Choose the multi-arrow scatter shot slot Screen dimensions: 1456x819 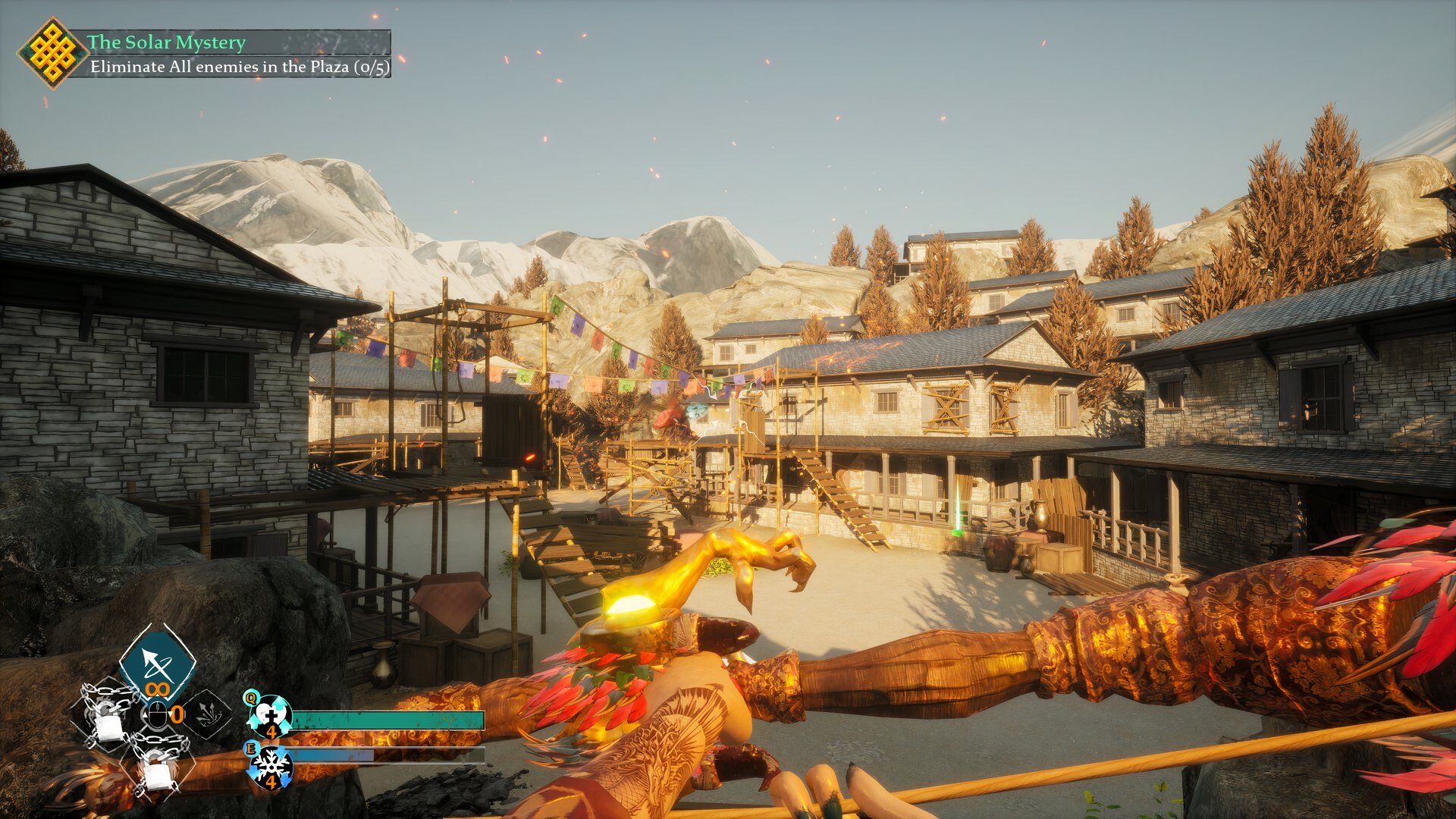pos(206,714)
